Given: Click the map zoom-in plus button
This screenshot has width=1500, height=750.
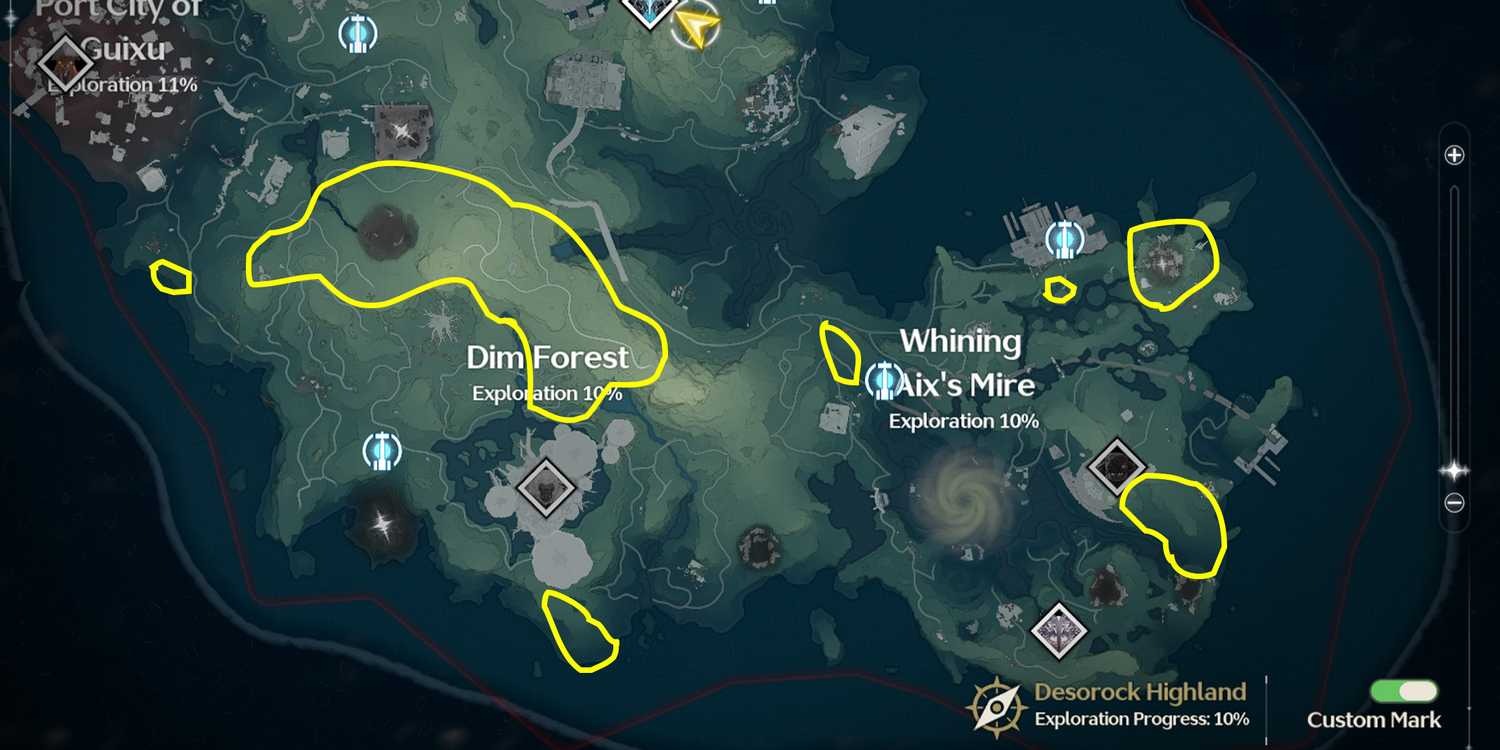Looking at the screenshot, I should 1455,155.
